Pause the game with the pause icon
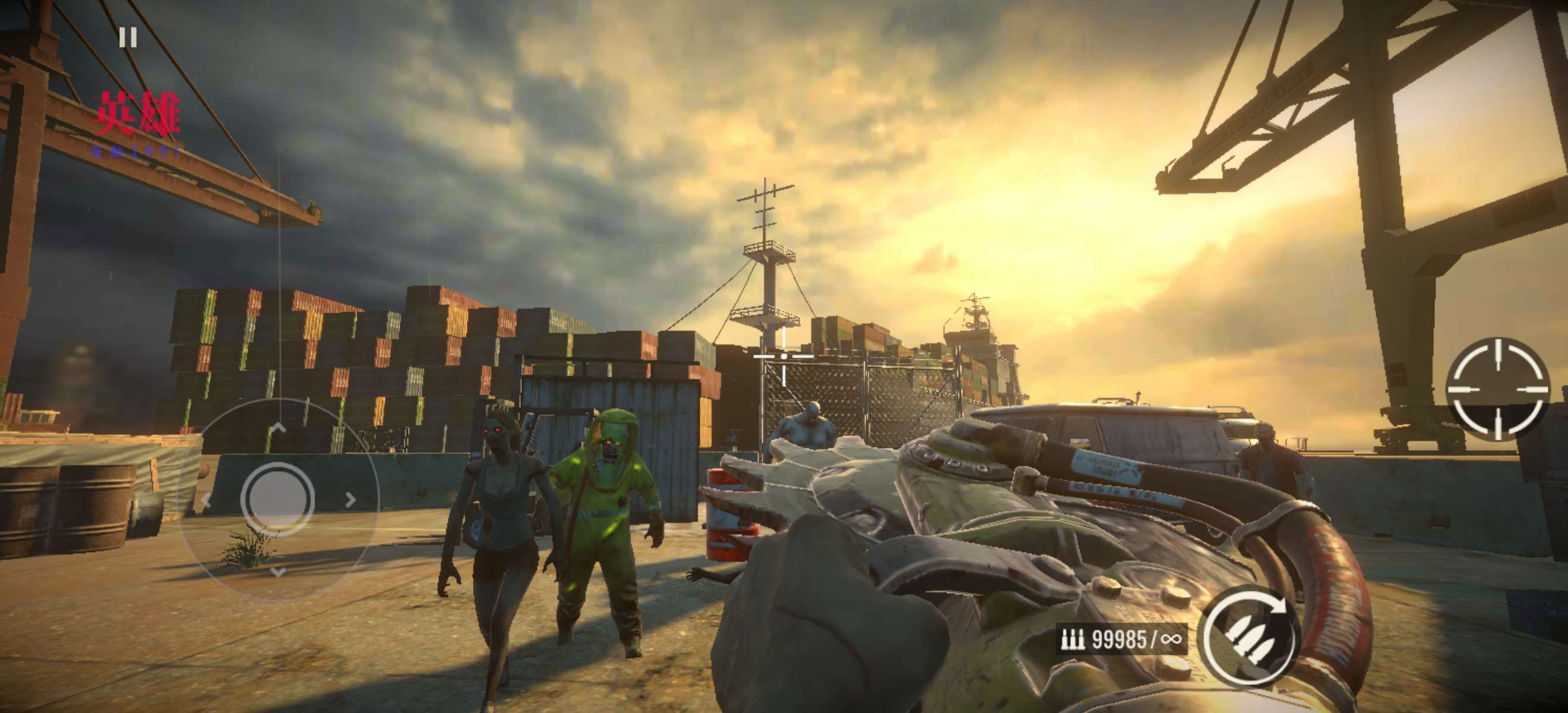Viewport: 1568px width, 713px height. 128,38
